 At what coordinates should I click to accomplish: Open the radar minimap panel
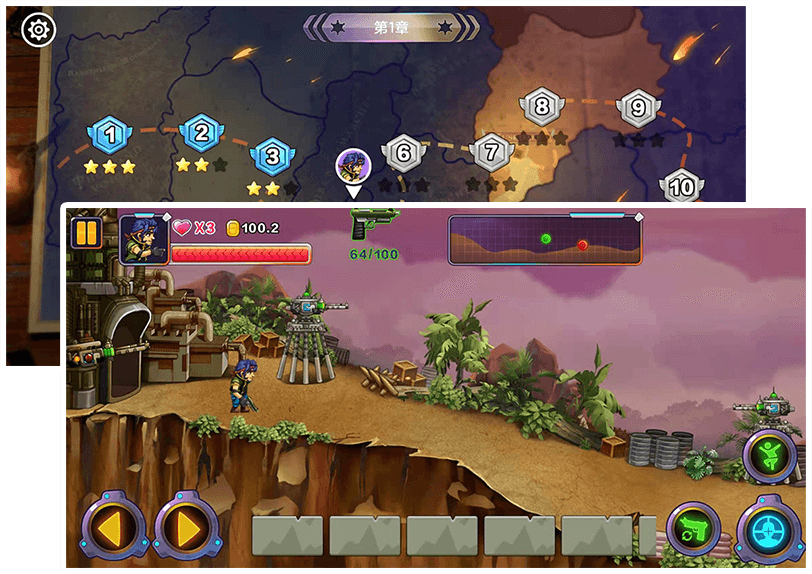tap(544, 240)
